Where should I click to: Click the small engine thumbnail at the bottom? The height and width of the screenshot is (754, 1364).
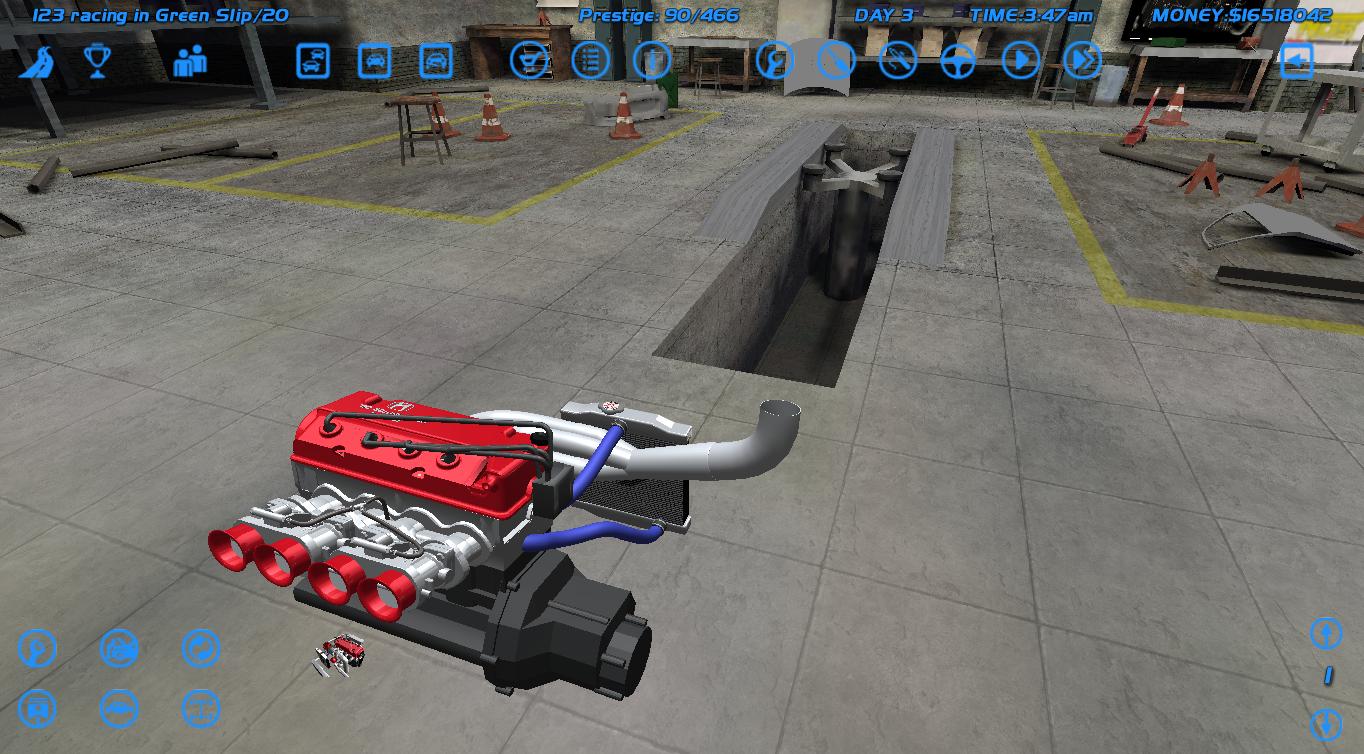(340, 655)
